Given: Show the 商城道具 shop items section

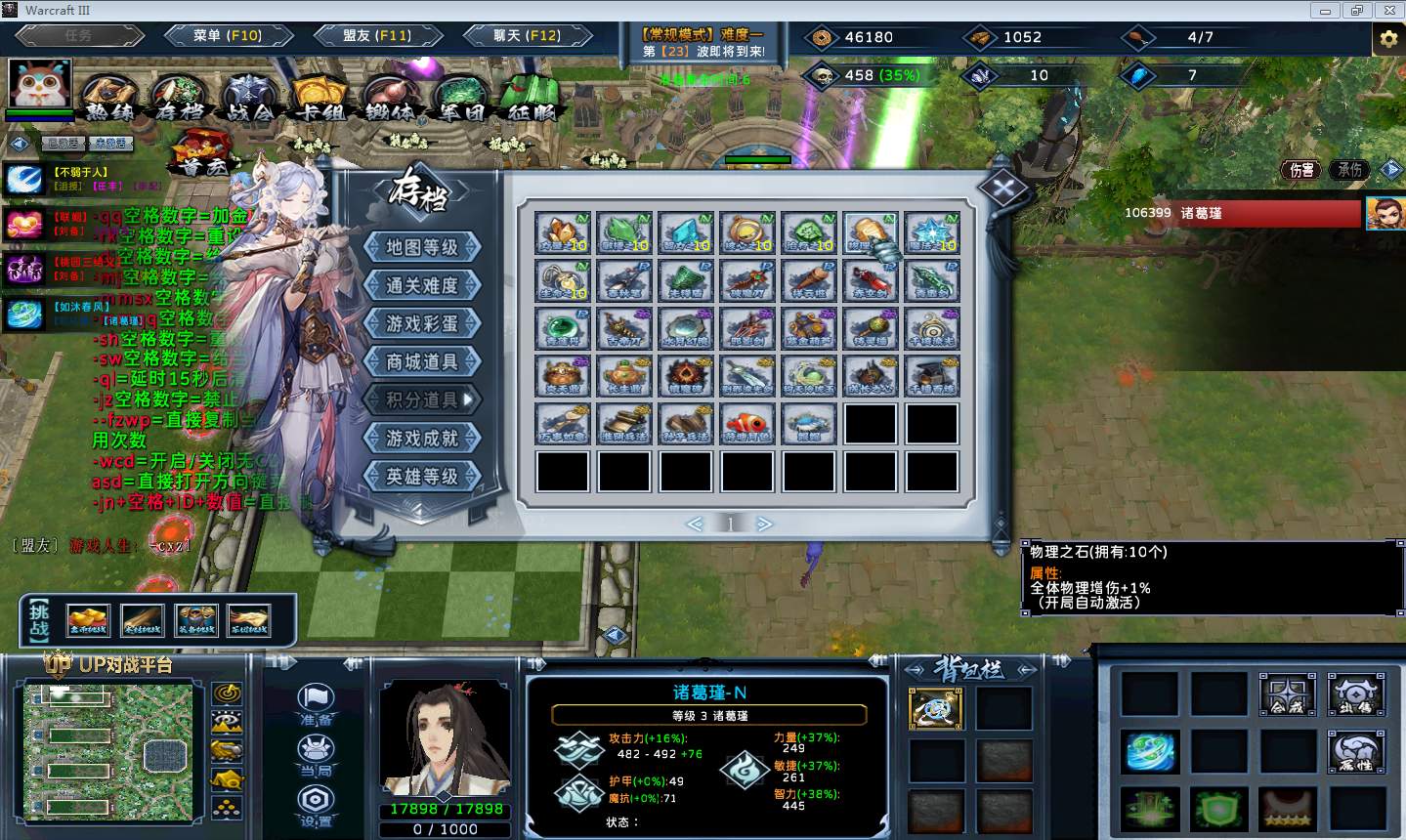Looking at the screenshot, I should tap(422, 361).
